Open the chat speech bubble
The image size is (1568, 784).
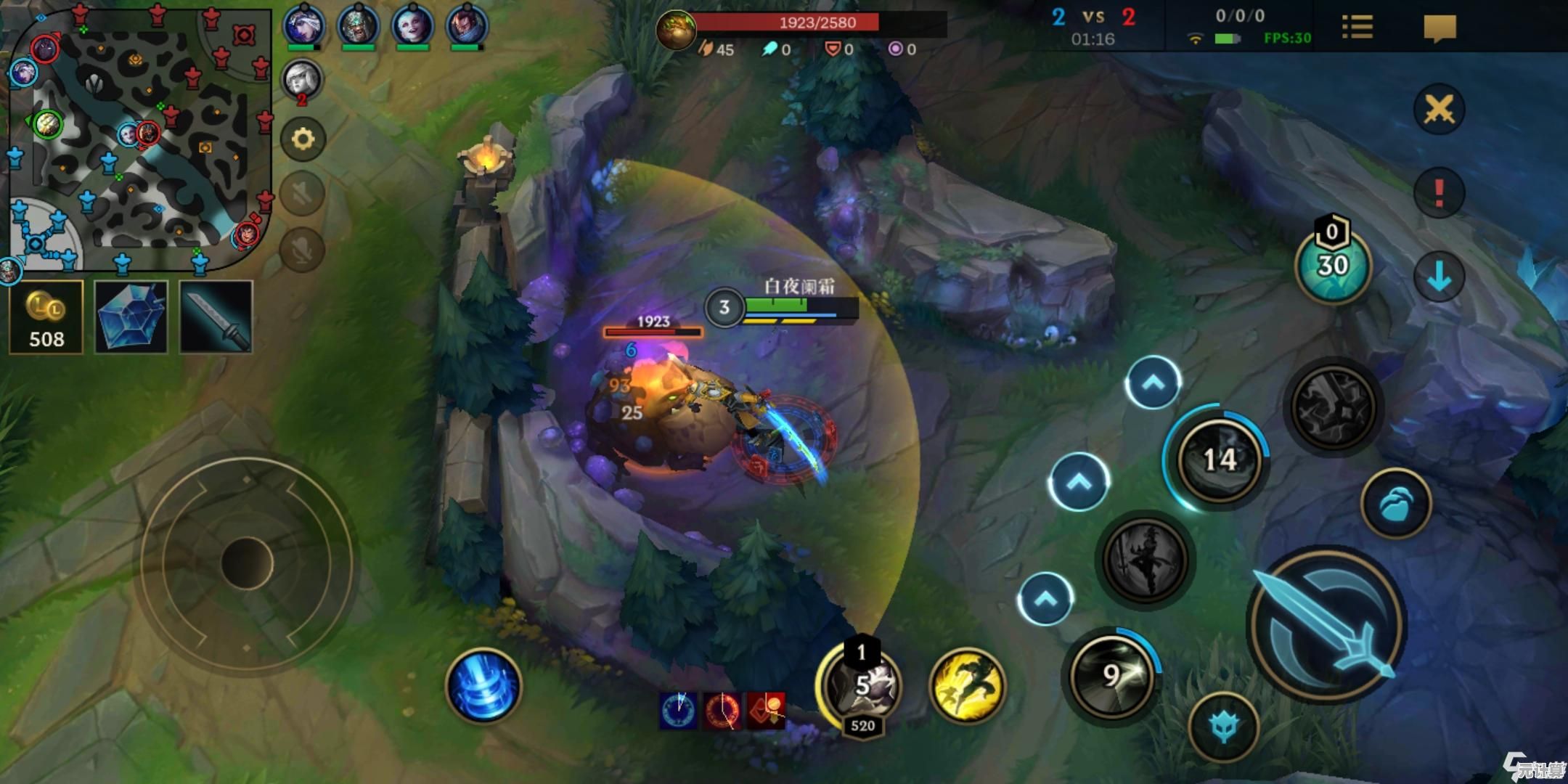click(1440, 28)
